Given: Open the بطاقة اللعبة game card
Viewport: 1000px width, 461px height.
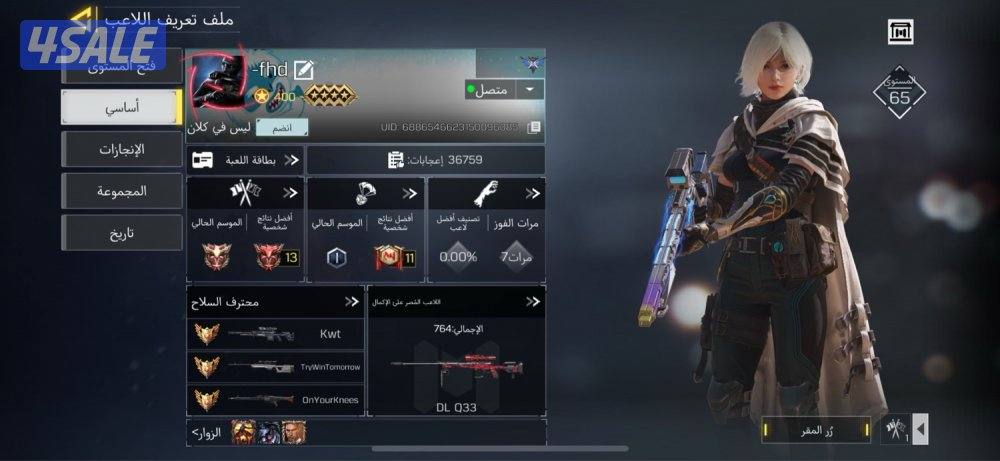Looking at the screenshot, I should tap(245, 159).
